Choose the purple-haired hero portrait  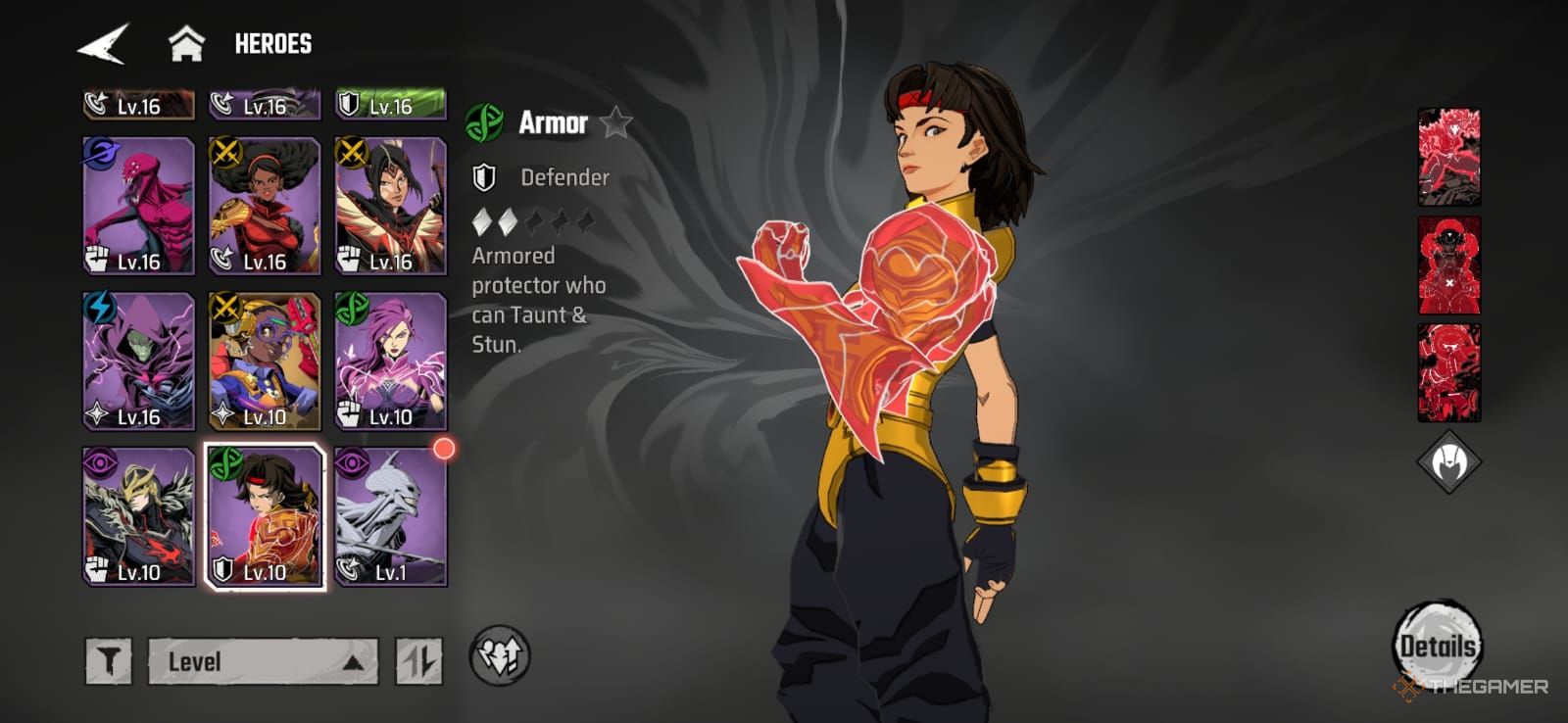point(391,361)
